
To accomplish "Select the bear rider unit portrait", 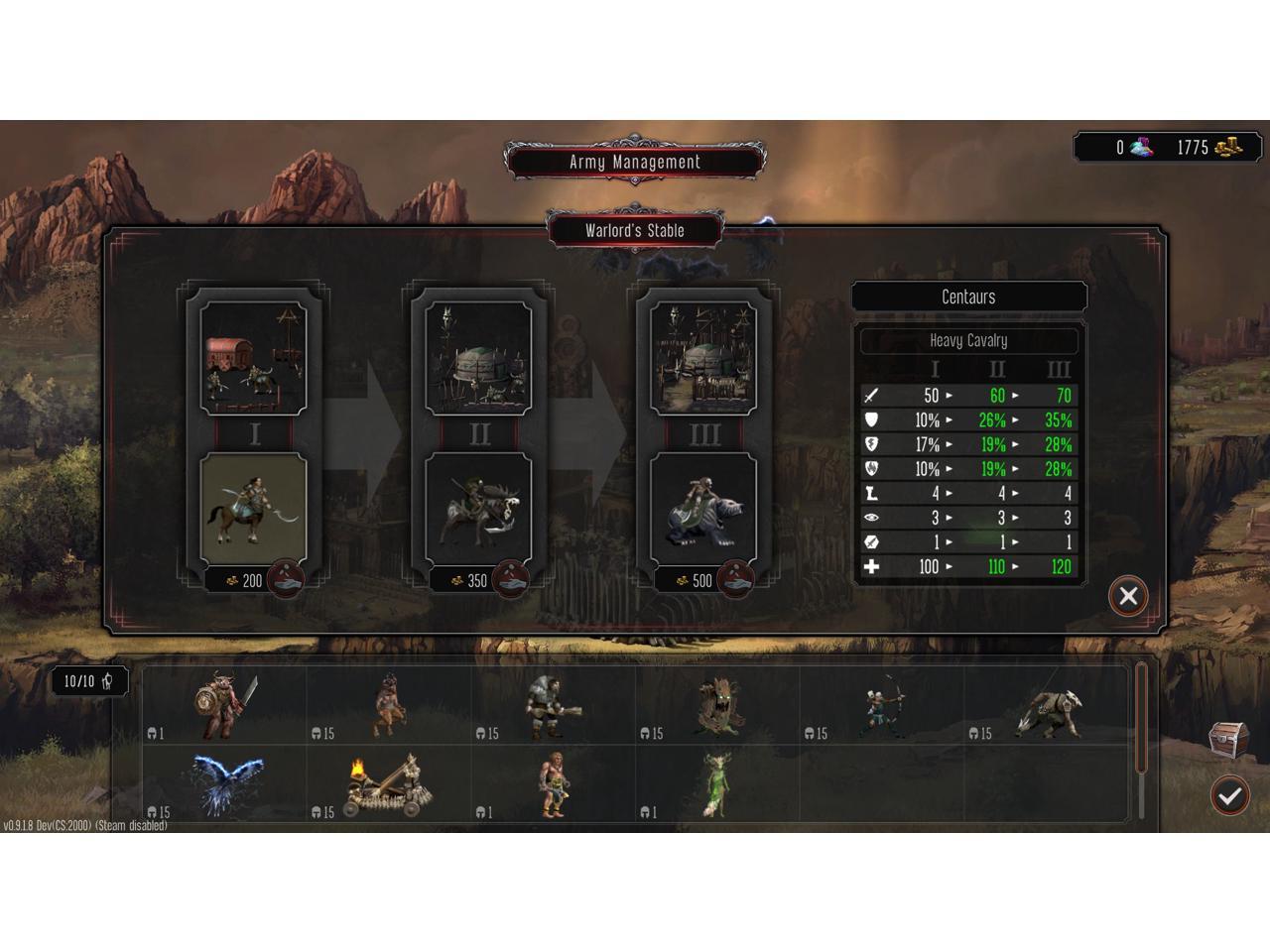I will (703, 509).
